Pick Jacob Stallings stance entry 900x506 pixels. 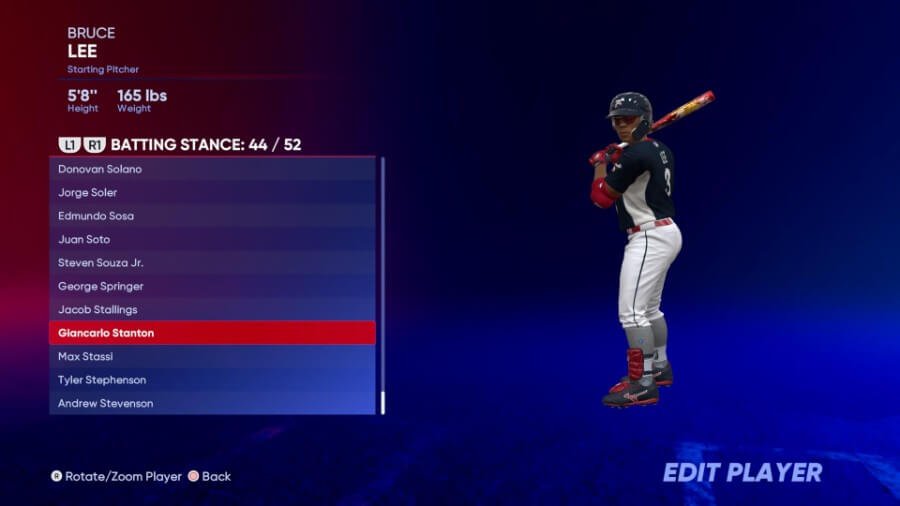[212, 310]
